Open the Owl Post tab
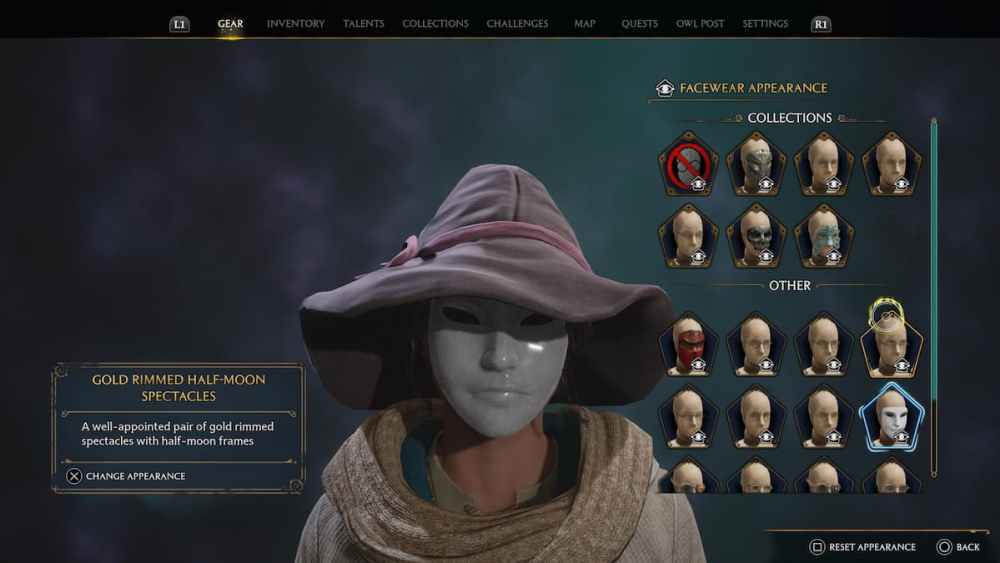 point(700,23)
